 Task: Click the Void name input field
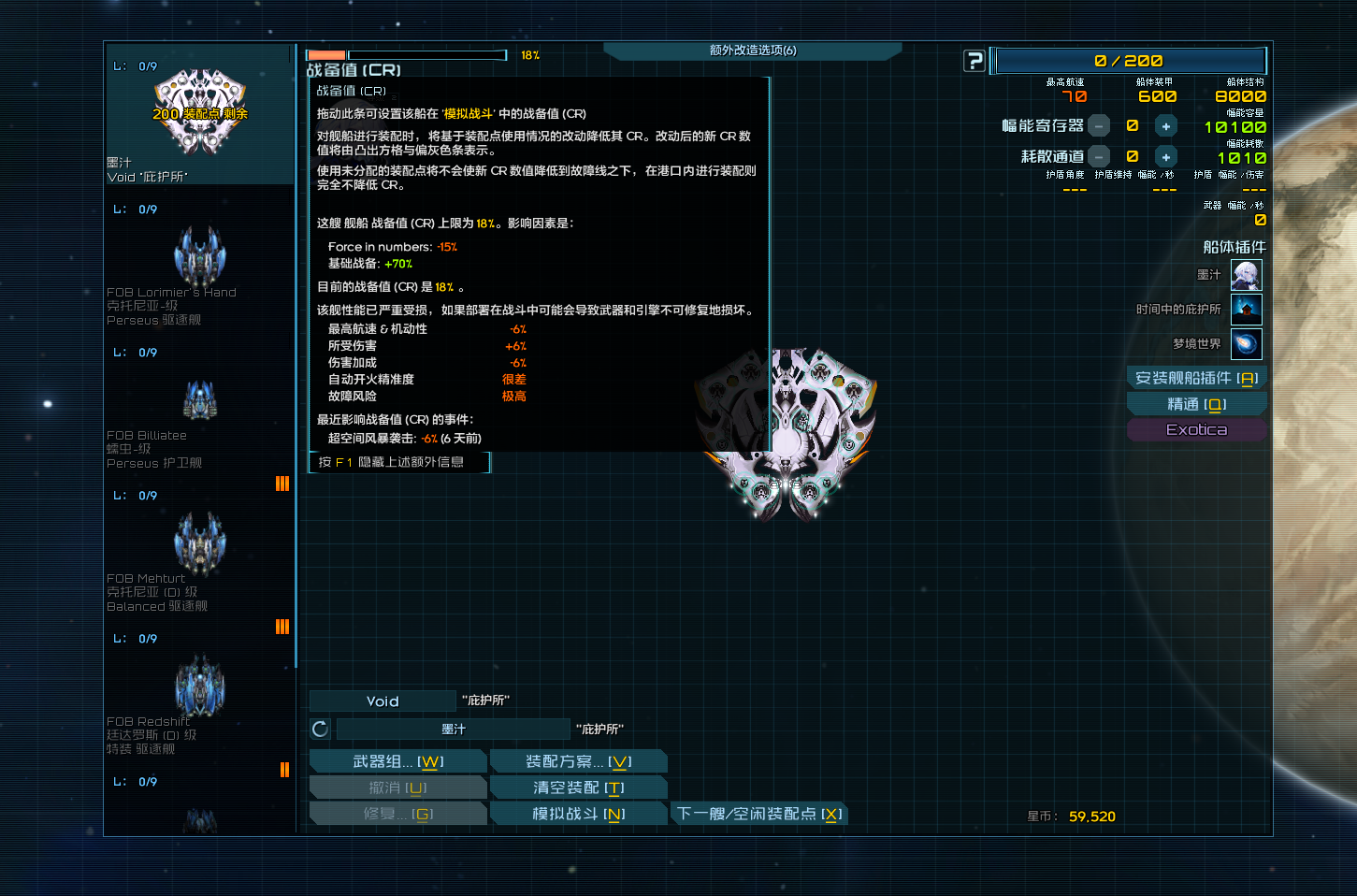point(382,700)
